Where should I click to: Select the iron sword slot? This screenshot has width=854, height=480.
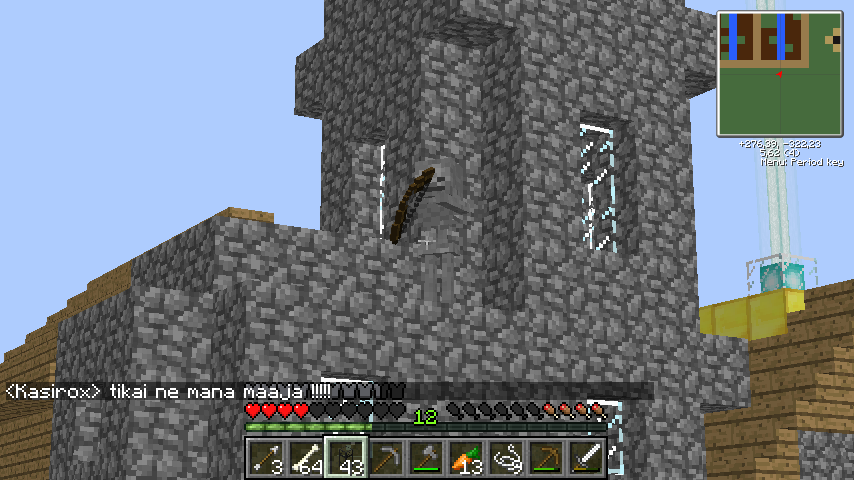pos(586,458)
